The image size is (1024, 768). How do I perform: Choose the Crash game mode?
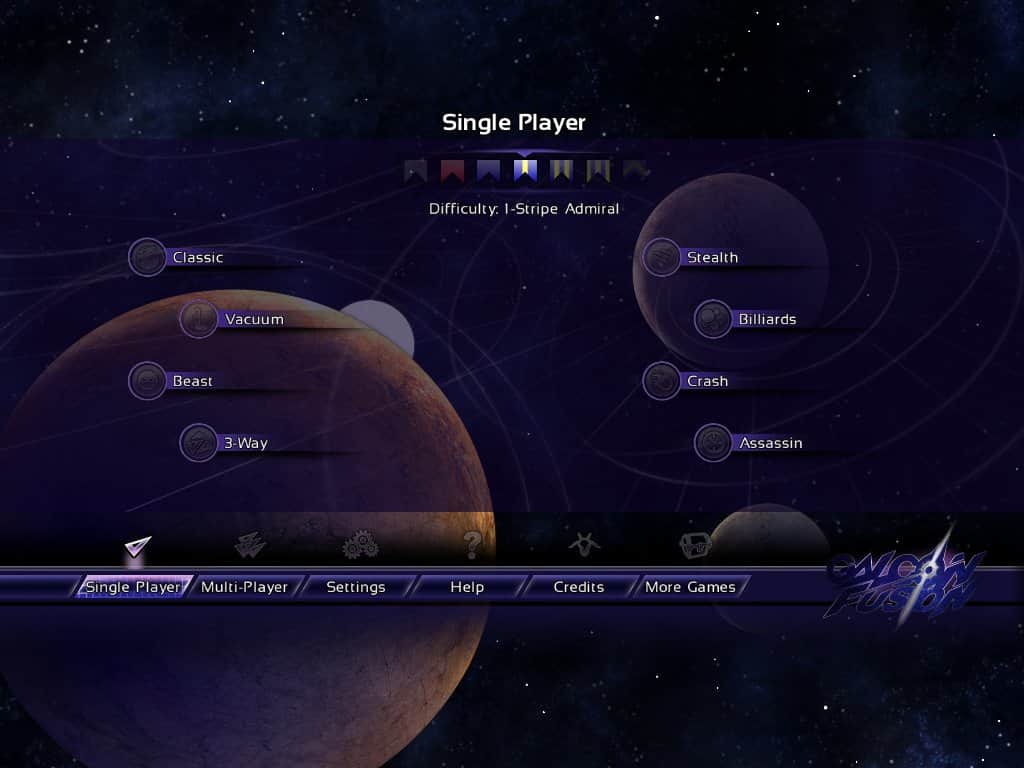pyautogui.click(x=706, y=382)
